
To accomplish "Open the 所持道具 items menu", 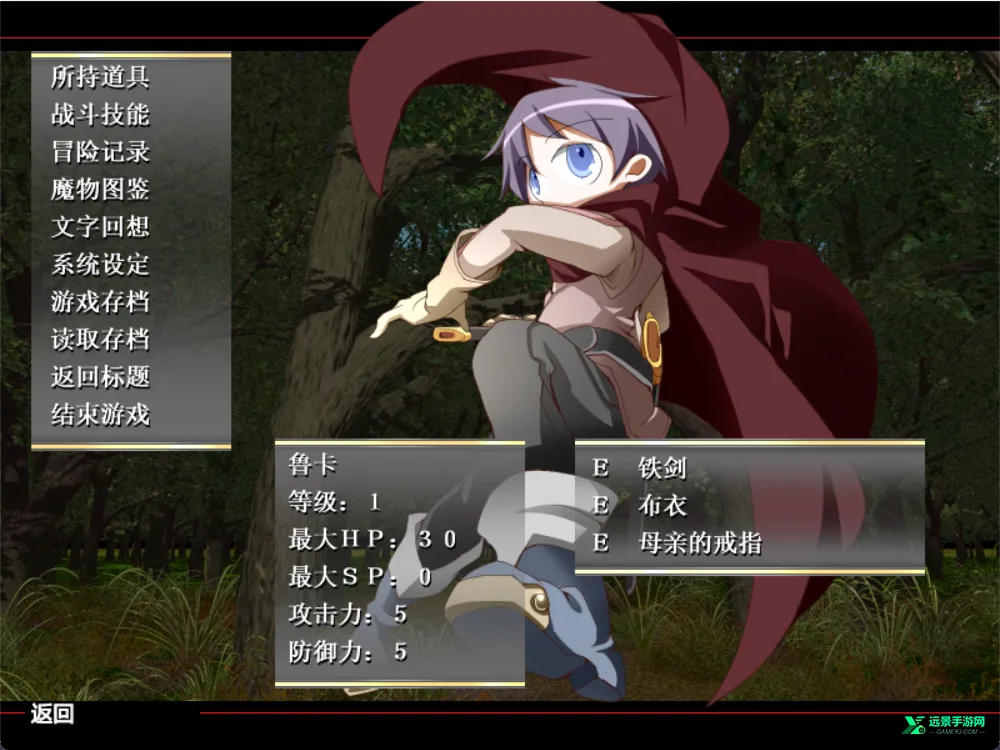I will pyautogui.click(x=100, y=76).
